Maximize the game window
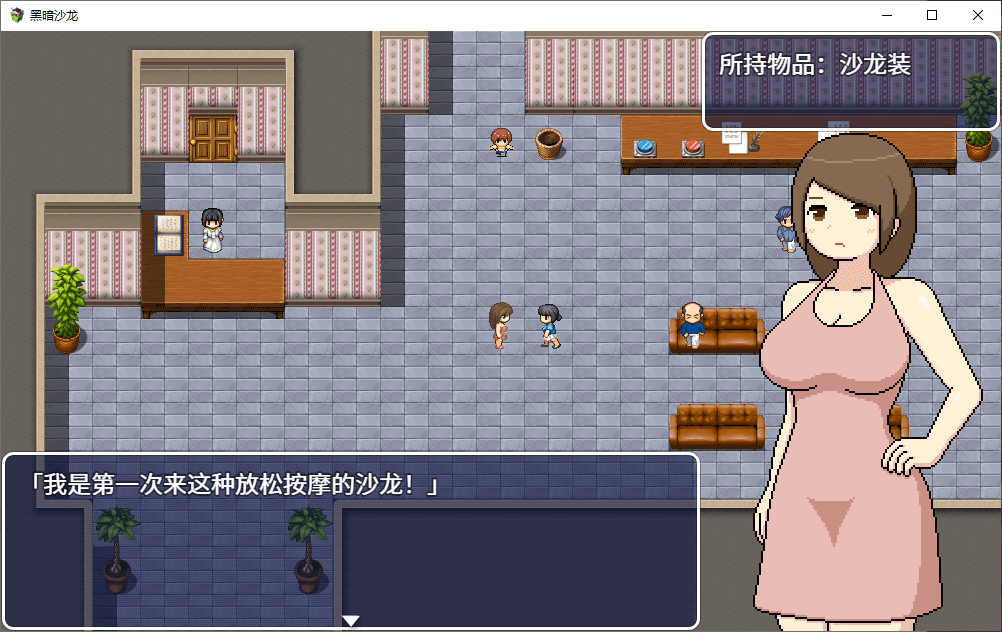This screenshot has width=1002, height=632. 932,15
